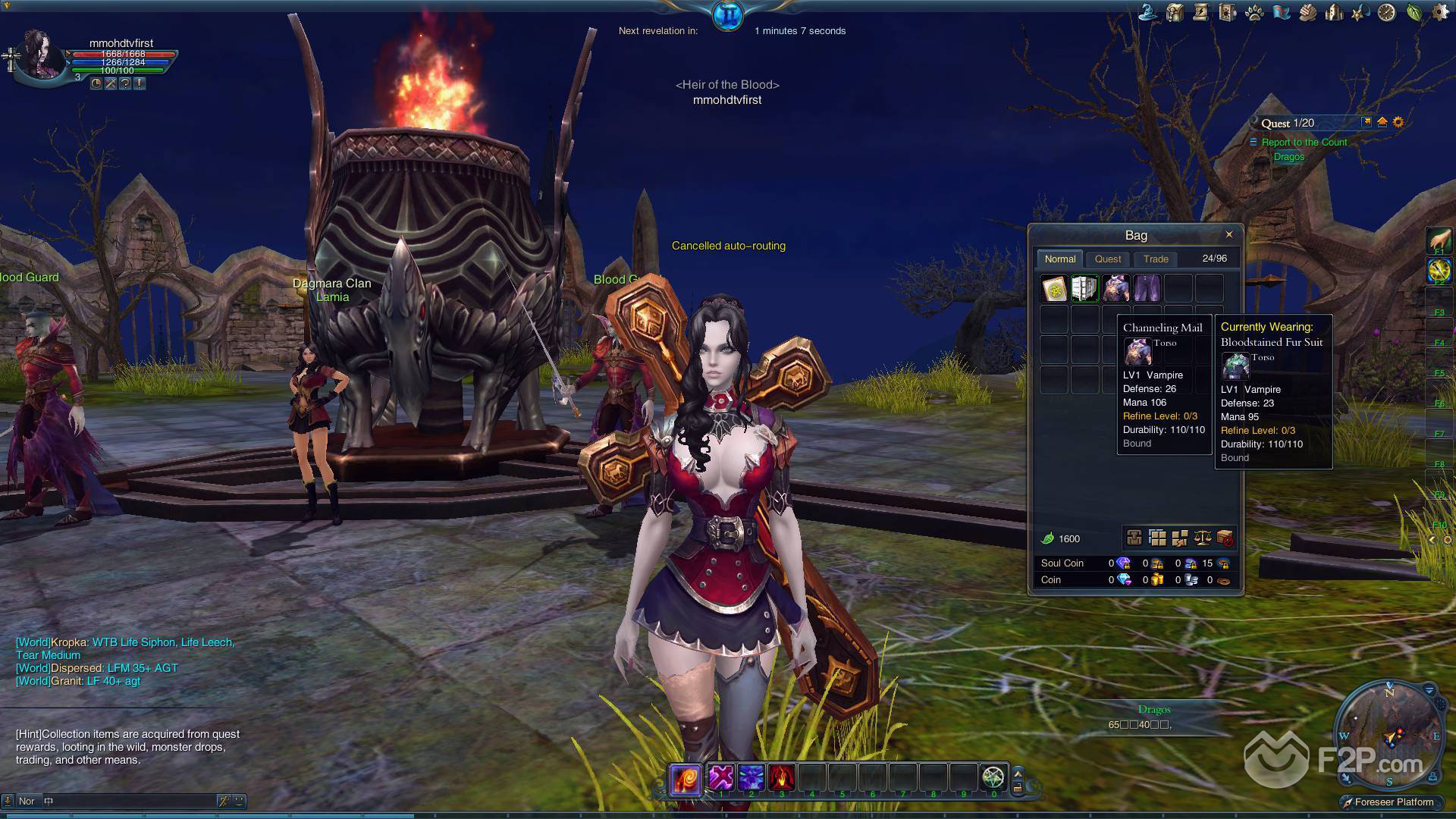
Task: Click the Dragos quest target link
Action: pyautogui.click(x=1288, y=157)
